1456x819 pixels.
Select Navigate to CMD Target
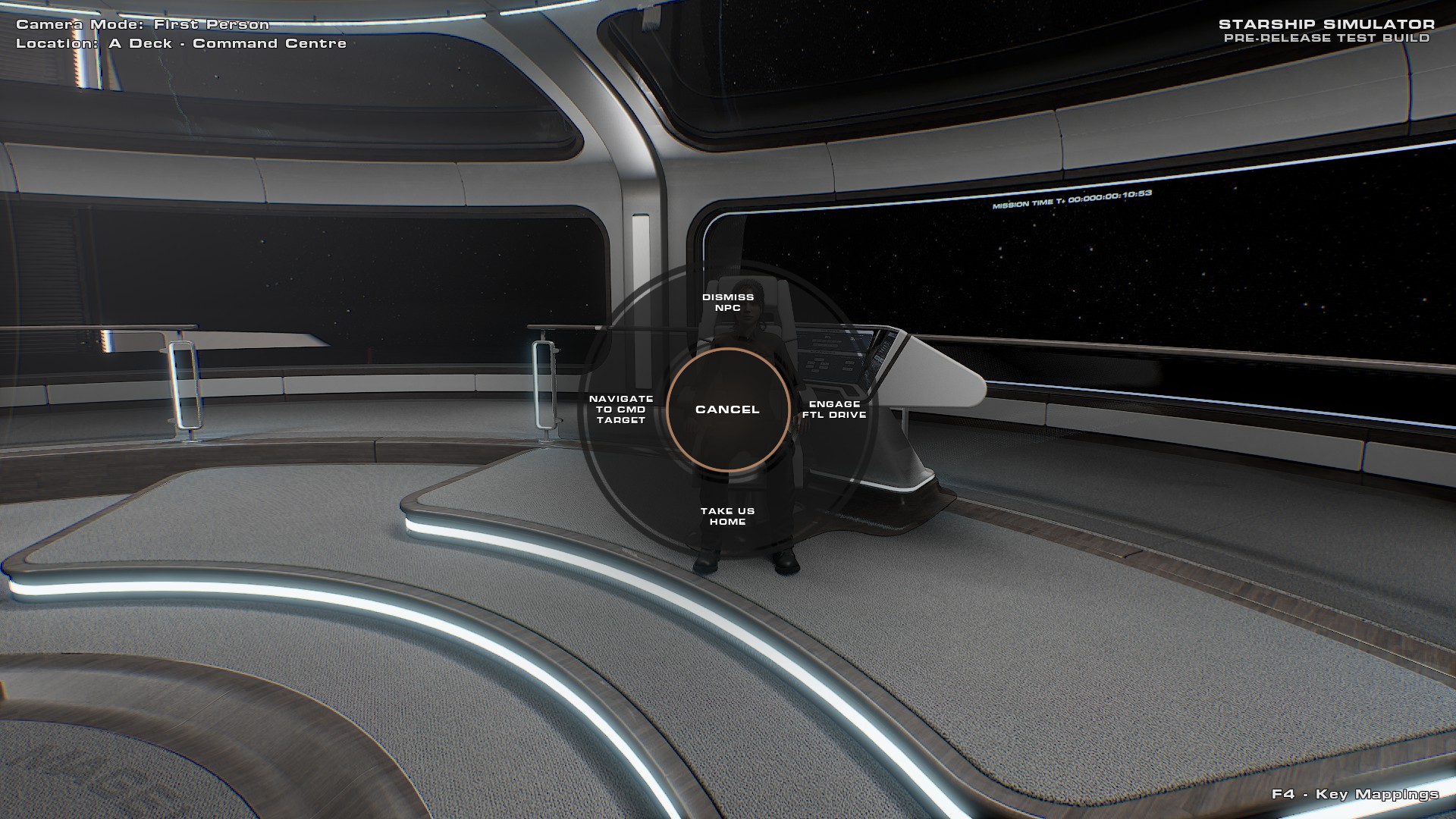[x=621, y=409]
